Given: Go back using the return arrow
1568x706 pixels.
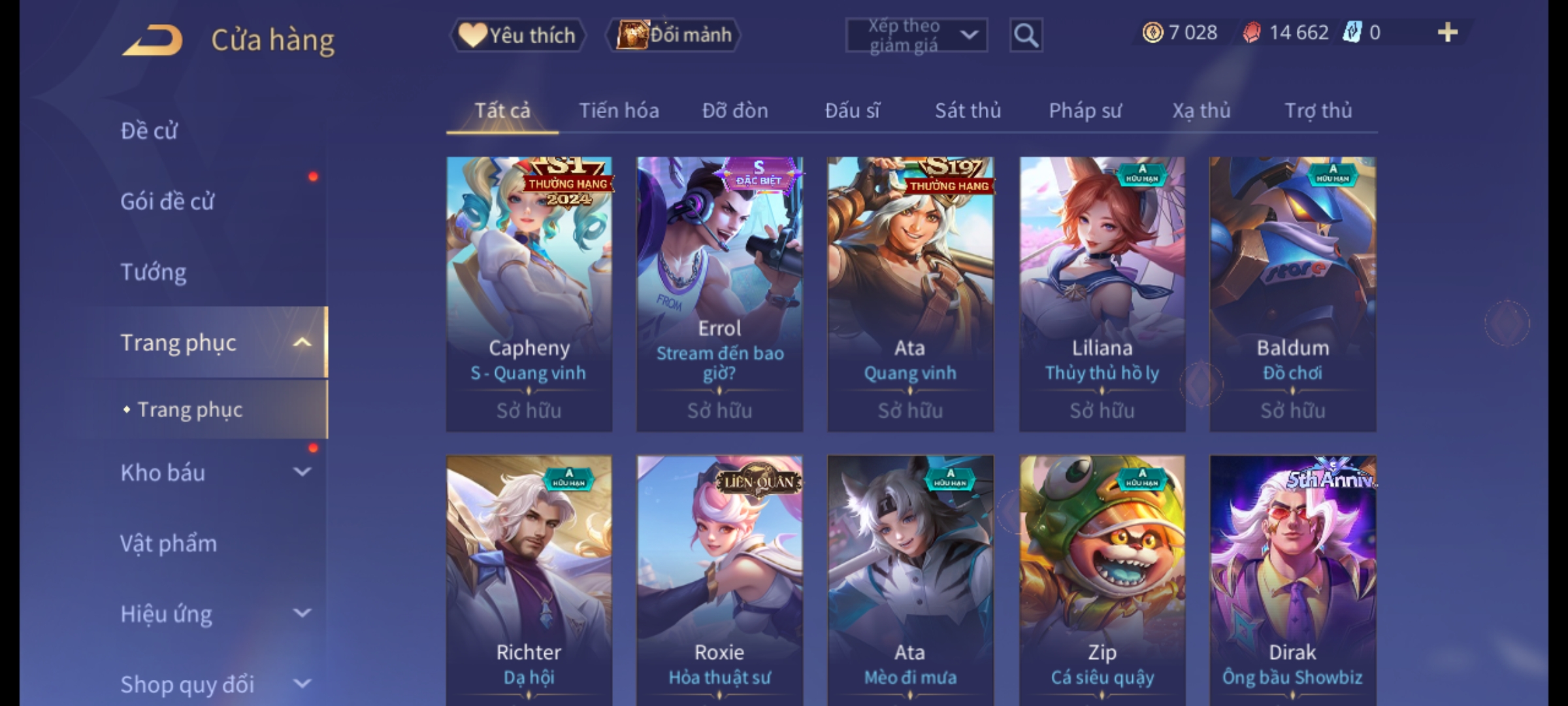Looking at the screenshot, I should pos(152,40).
